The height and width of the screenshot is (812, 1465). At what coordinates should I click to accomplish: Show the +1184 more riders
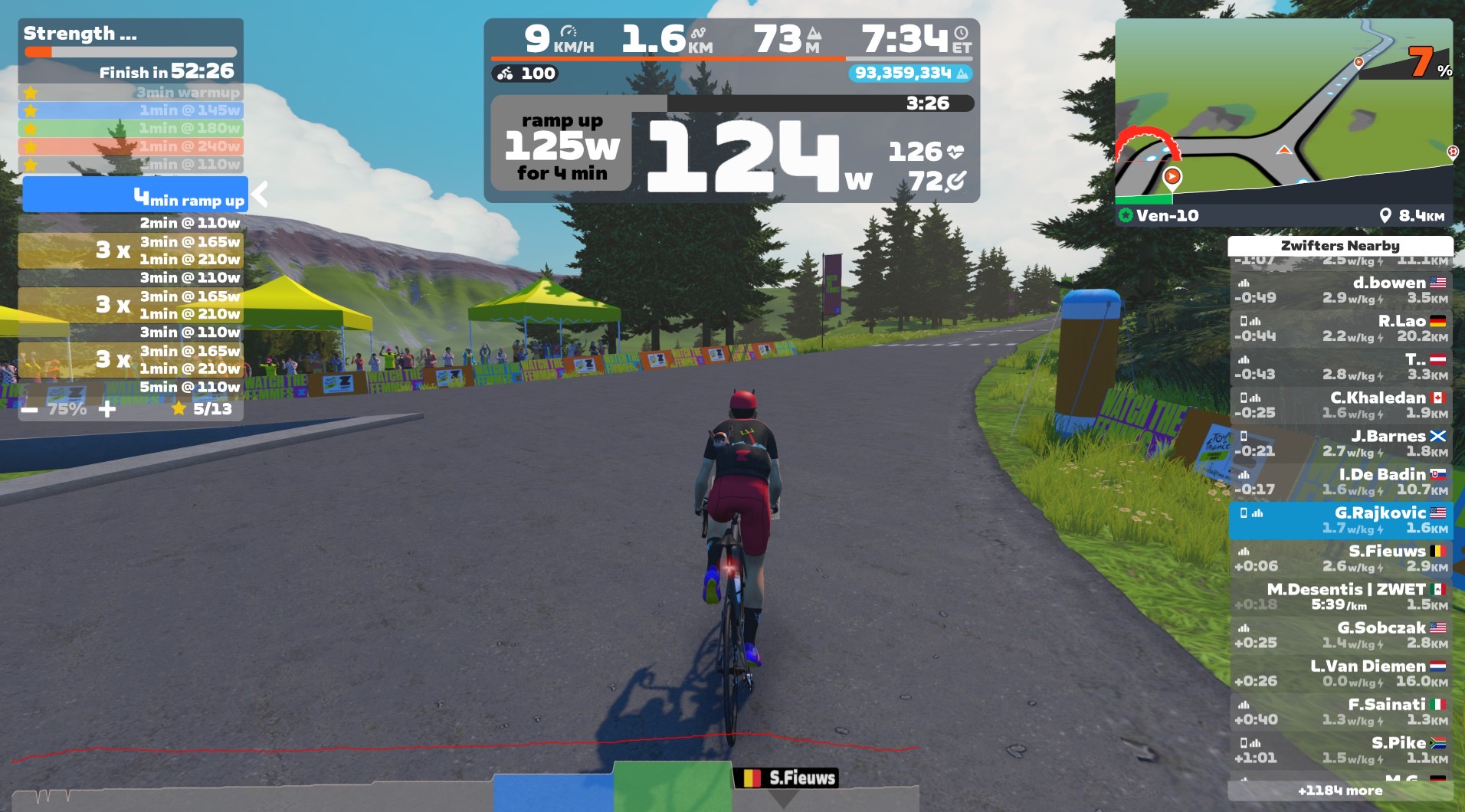[x=1340, y=791]
